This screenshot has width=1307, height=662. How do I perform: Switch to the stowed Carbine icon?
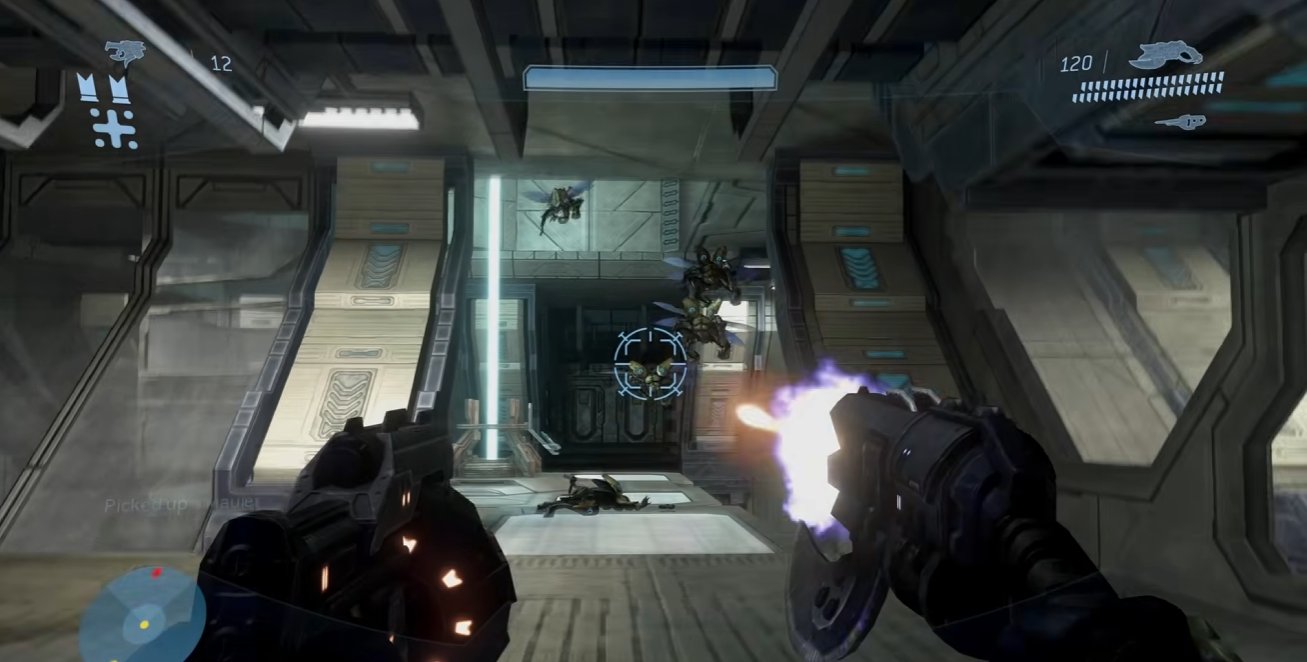point(1180,122)
